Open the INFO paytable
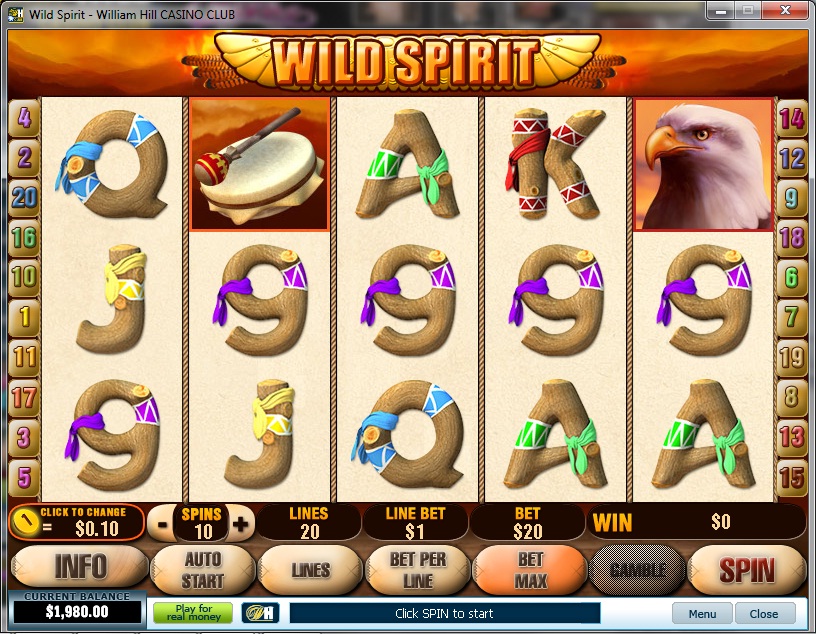The width and height of the screenshot is (816, 634). pos(79,568)
